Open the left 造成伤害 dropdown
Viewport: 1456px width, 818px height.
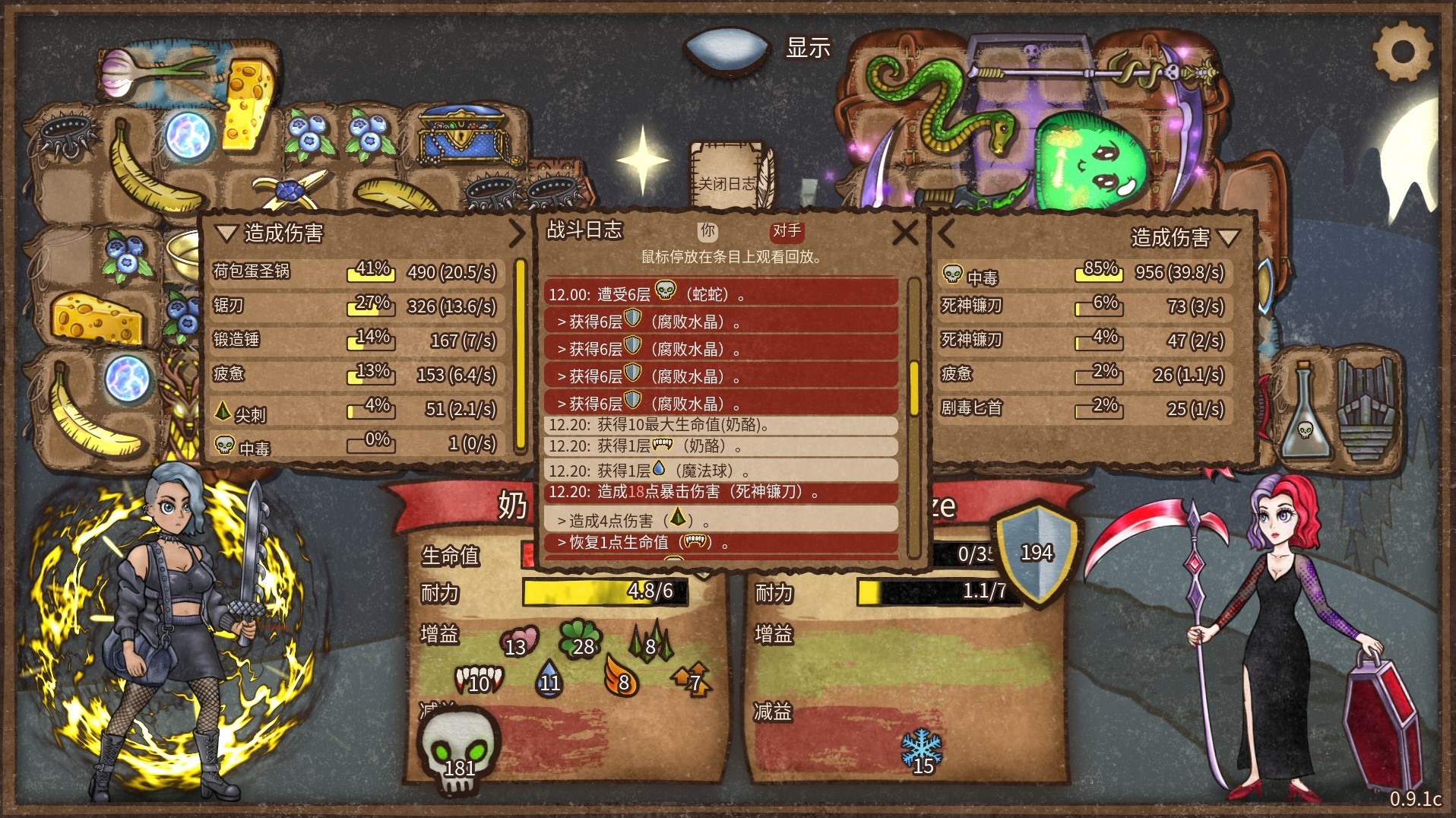226,233
